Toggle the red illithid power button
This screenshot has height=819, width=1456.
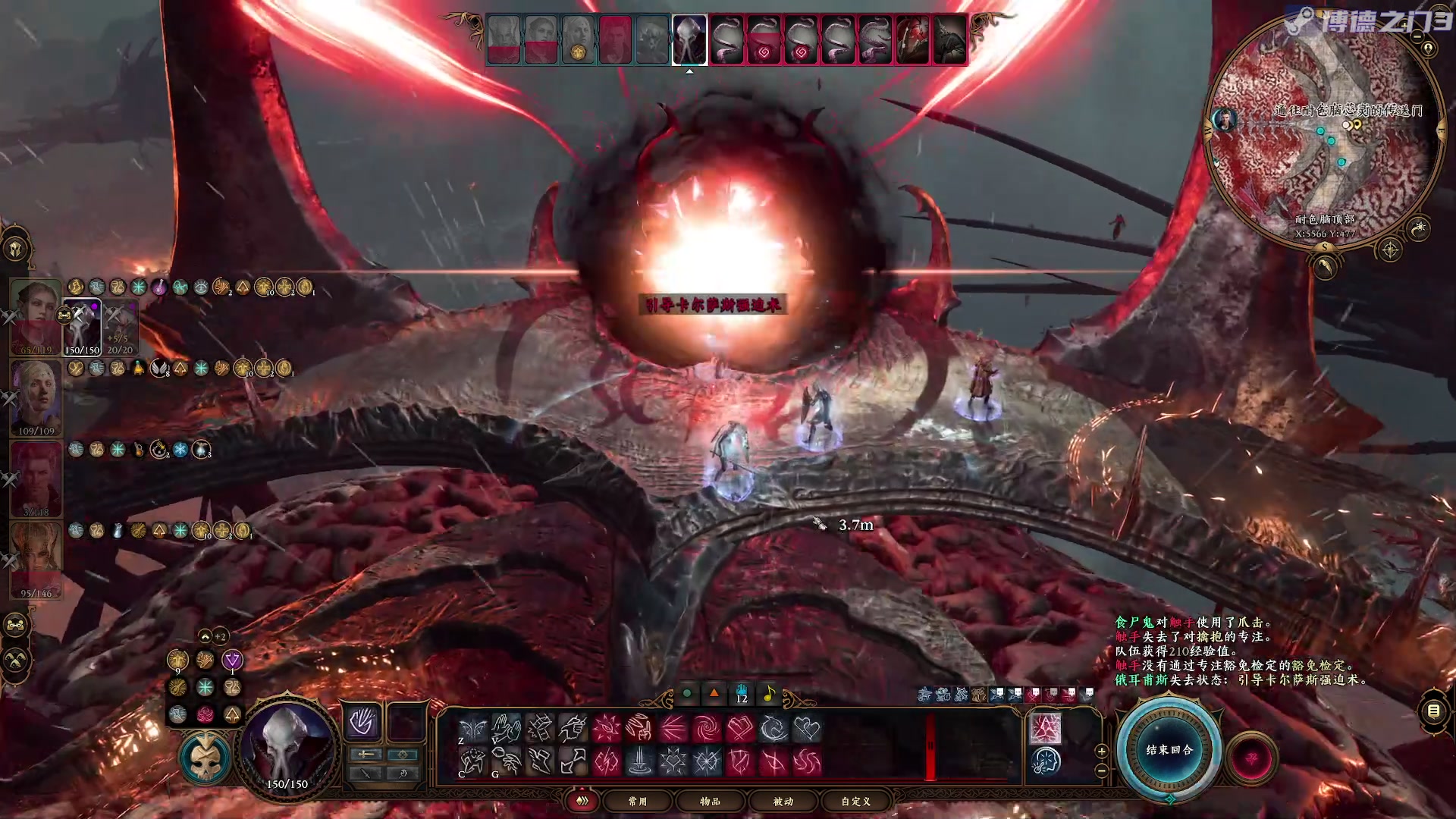click(1251, 758)
